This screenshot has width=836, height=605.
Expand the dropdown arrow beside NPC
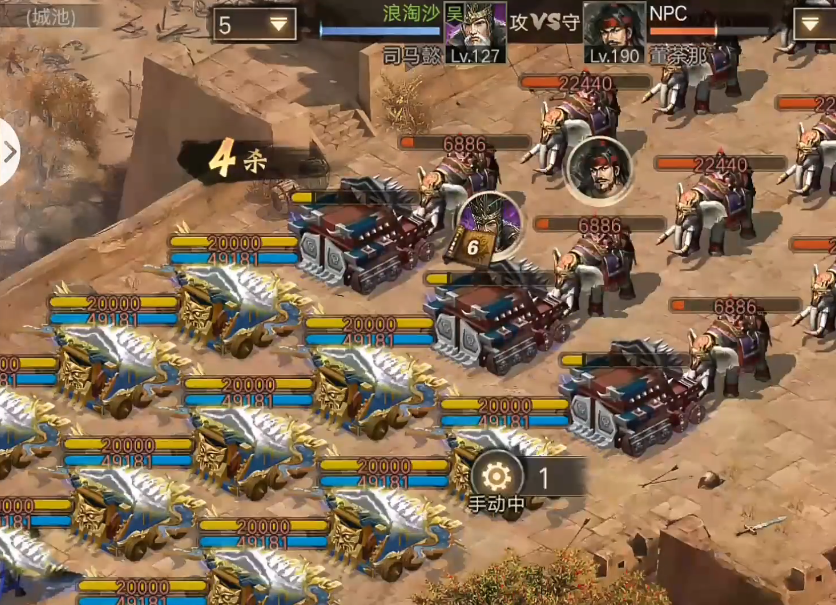813,23
